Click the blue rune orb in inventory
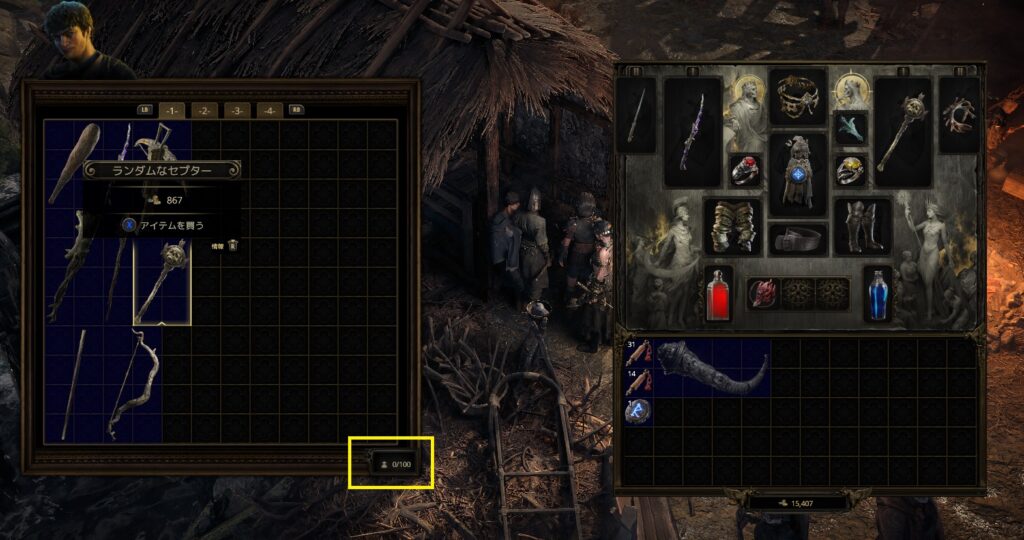Image resolution: width=1024 pixels, height=540 pixels. 638,410
